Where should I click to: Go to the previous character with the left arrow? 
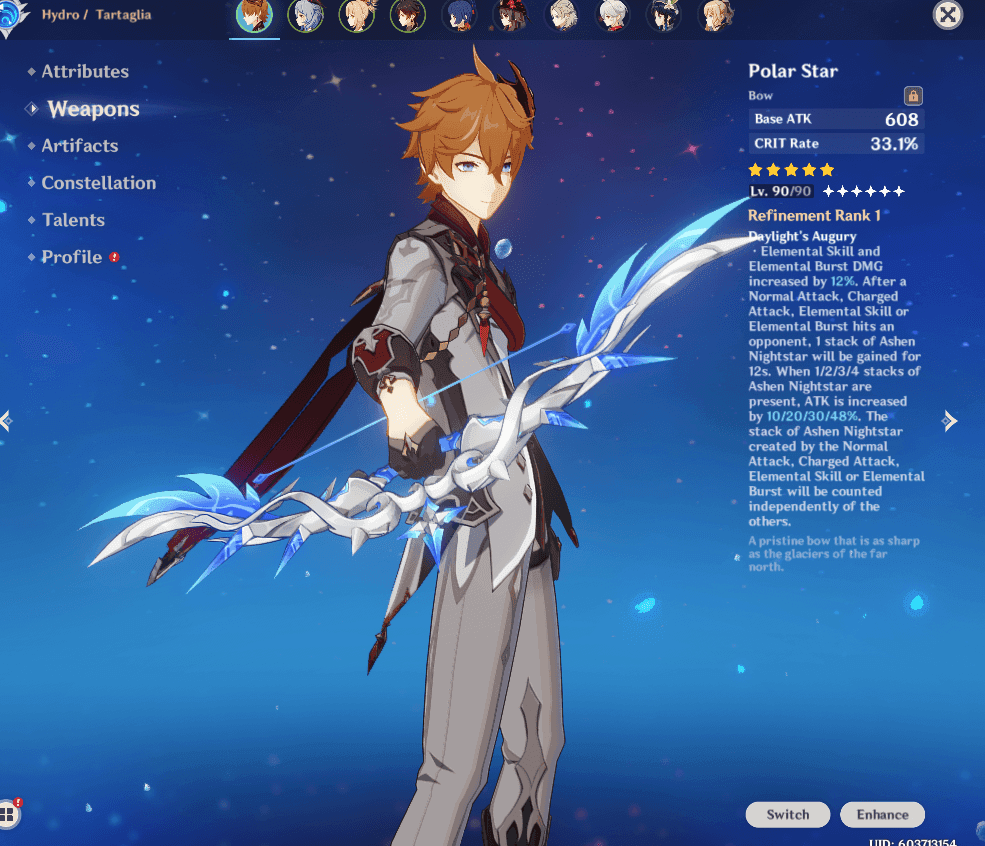[7, 421]
